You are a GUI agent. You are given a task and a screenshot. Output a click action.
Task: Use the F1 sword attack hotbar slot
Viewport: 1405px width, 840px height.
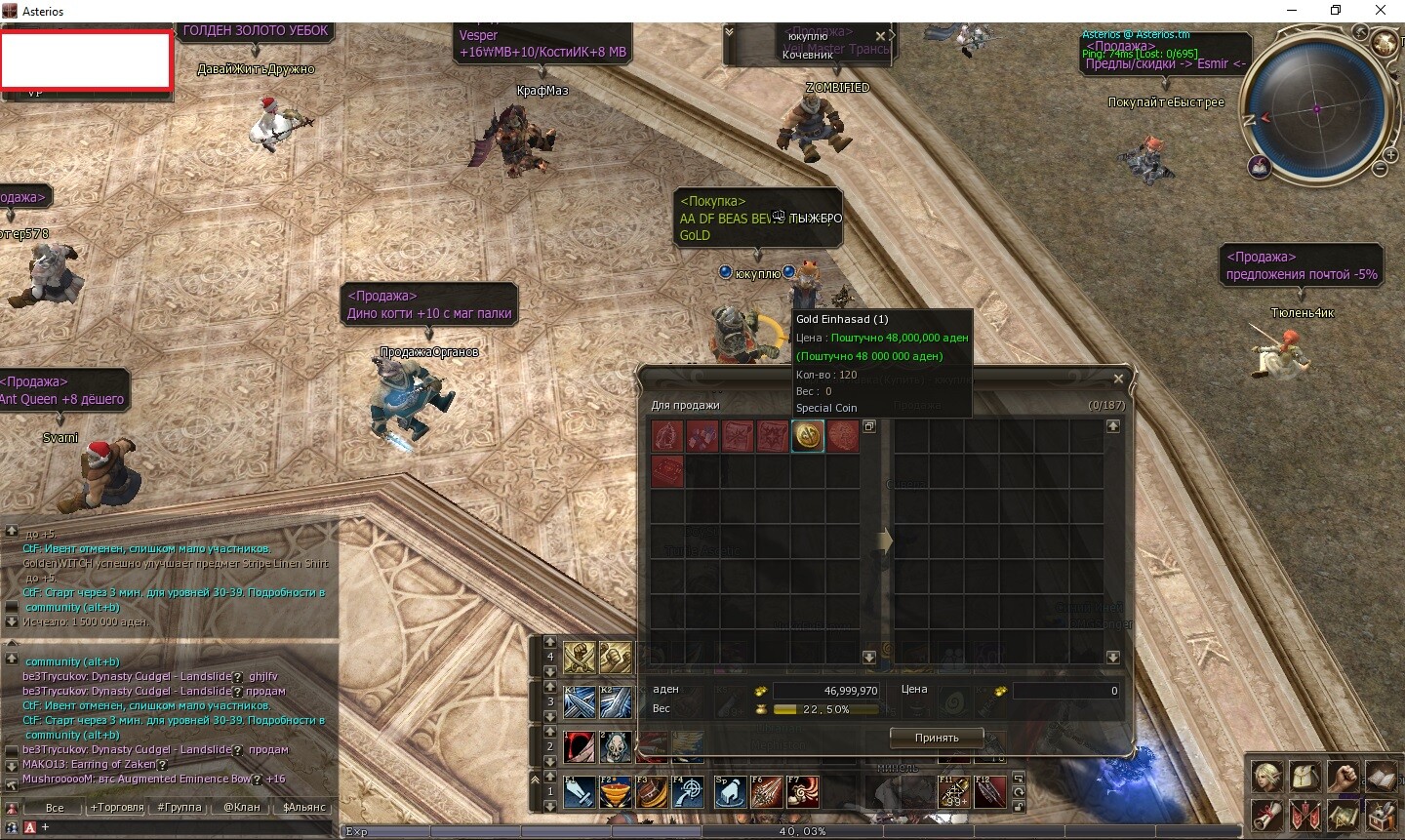(580, 791)
